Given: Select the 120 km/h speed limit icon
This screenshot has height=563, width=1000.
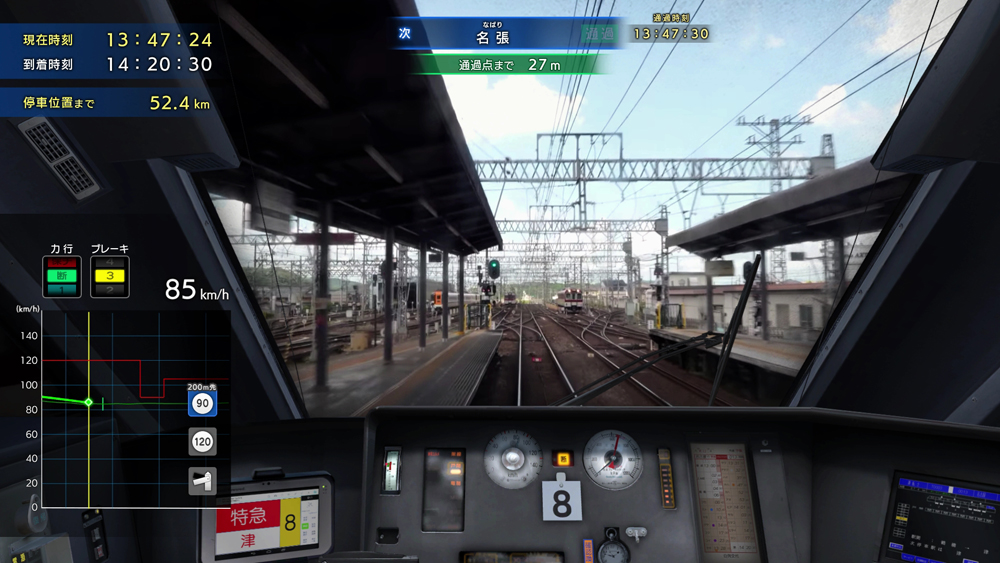Looking at the screenshot, I should click(202, 442).
